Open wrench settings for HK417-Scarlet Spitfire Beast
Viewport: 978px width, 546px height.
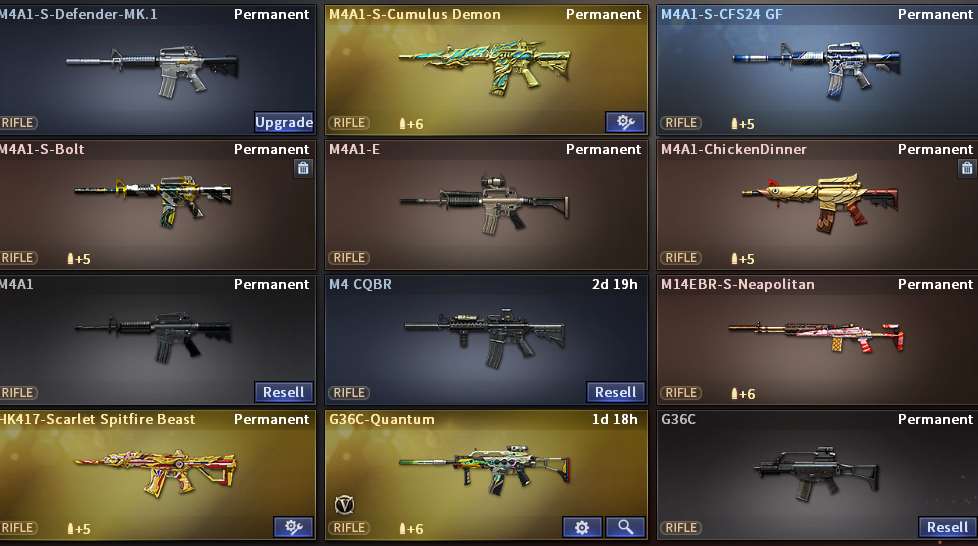coord(293,527)
